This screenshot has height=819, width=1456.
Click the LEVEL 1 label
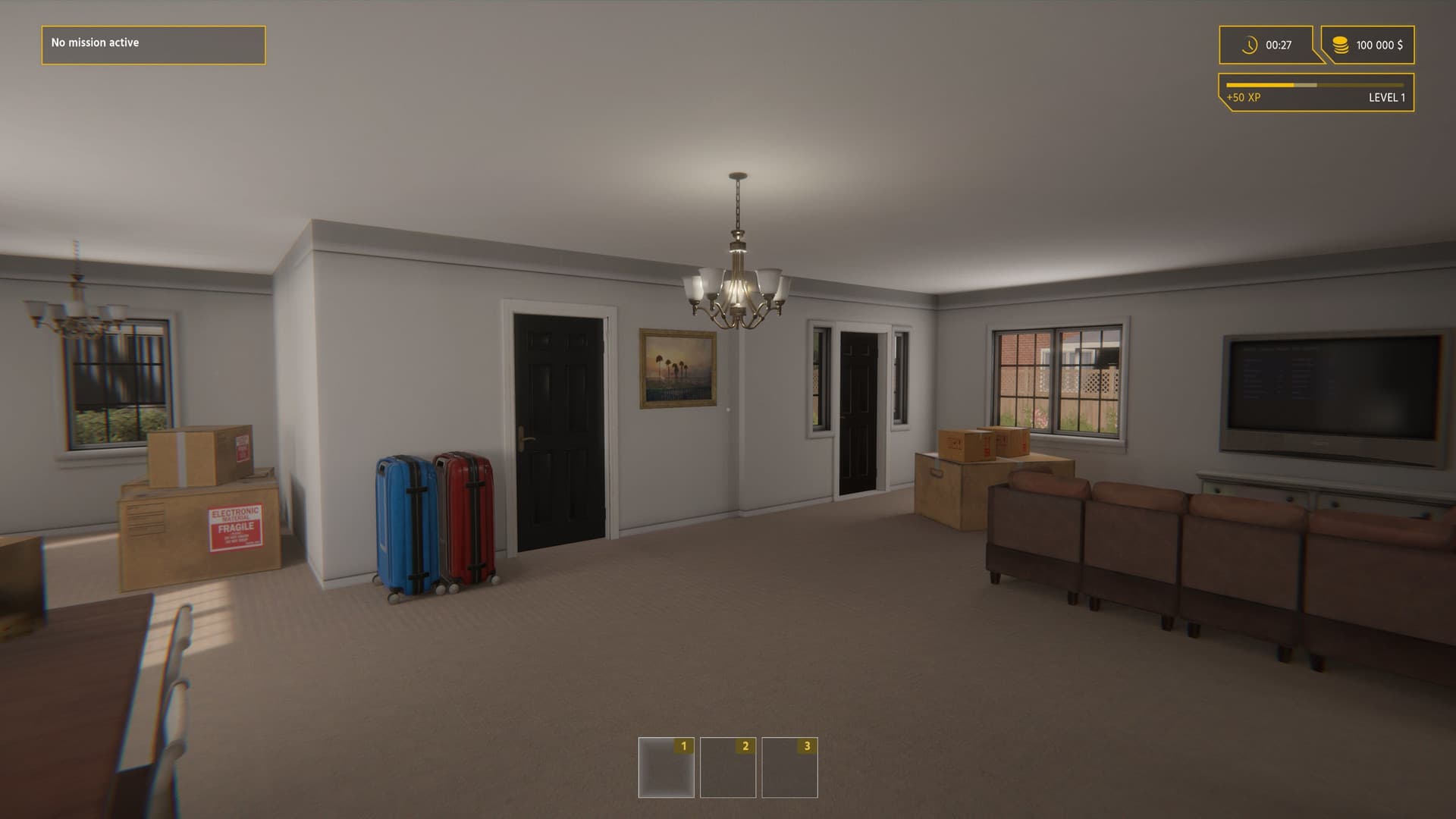tap(1388, 98)
